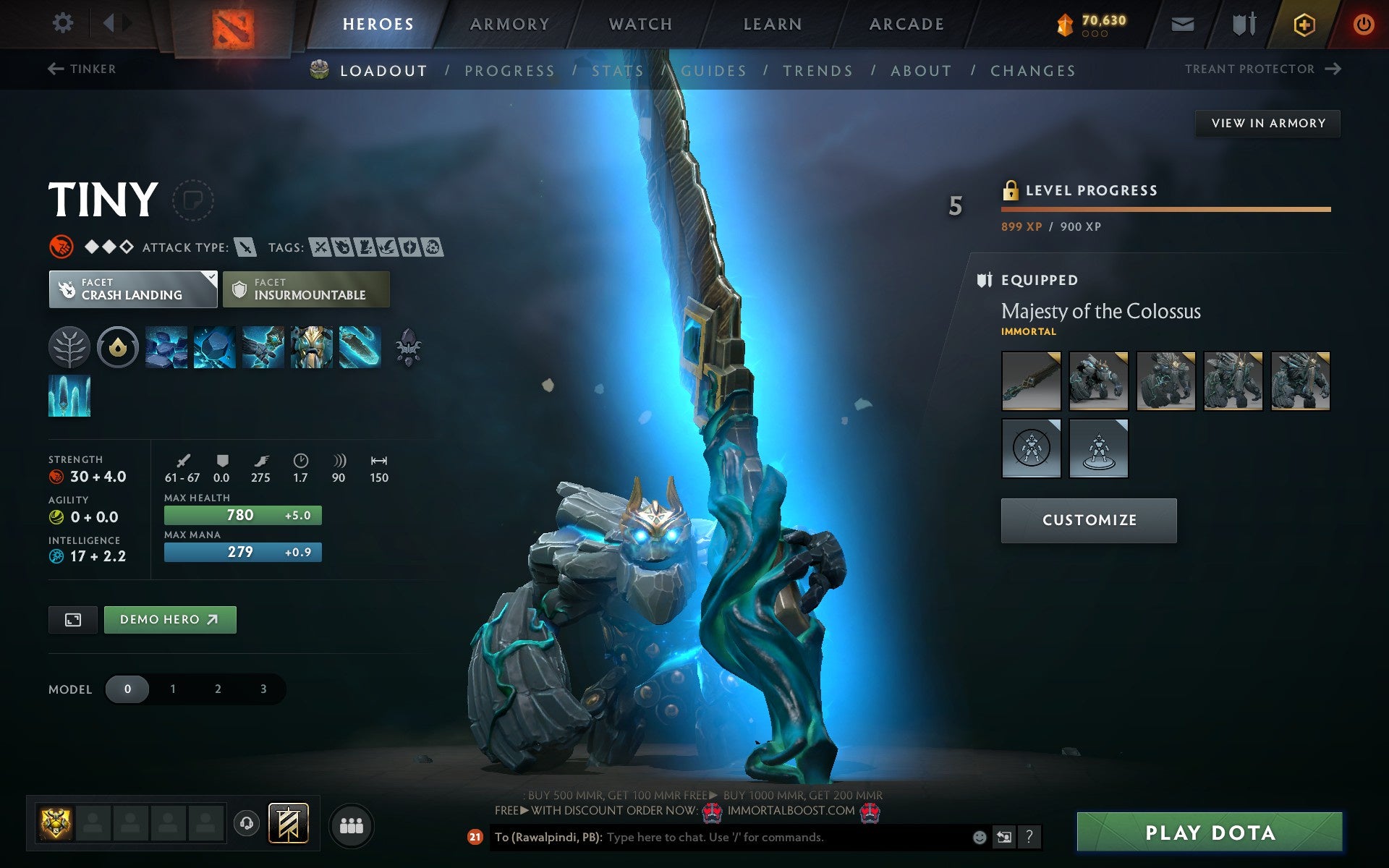Viewport: 1389px width, 868px height.
Task: Switch to the Insurmountable facet
Action: 305,289
